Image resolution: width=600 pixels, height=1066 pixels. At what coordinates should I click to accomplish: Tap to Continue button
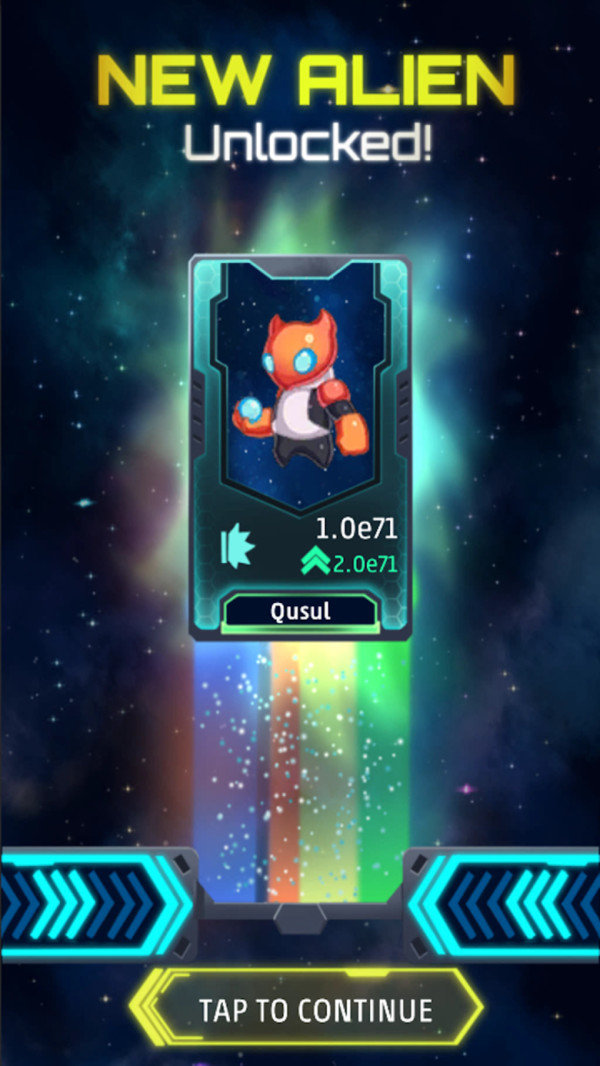315,1008
